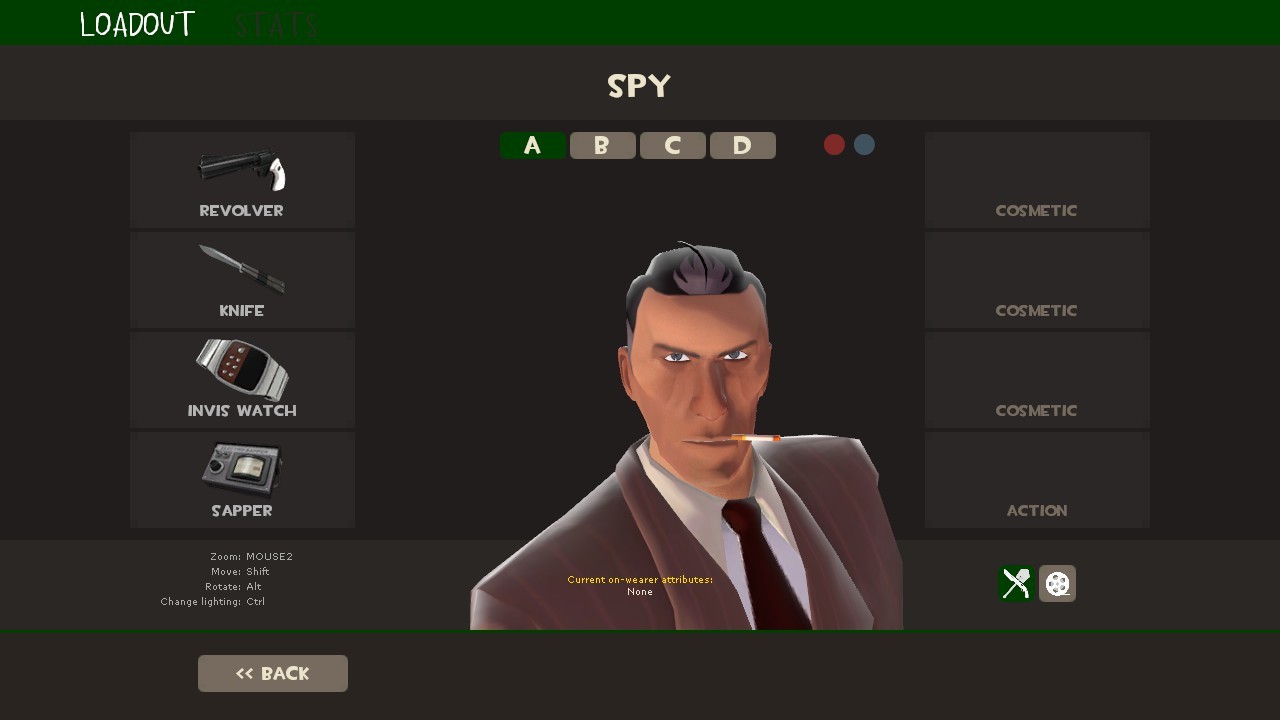The height and width of the screenshot is (720, 1280).
Task: Select the second Cosmetic slot
Action: (x=1037, y=280)
